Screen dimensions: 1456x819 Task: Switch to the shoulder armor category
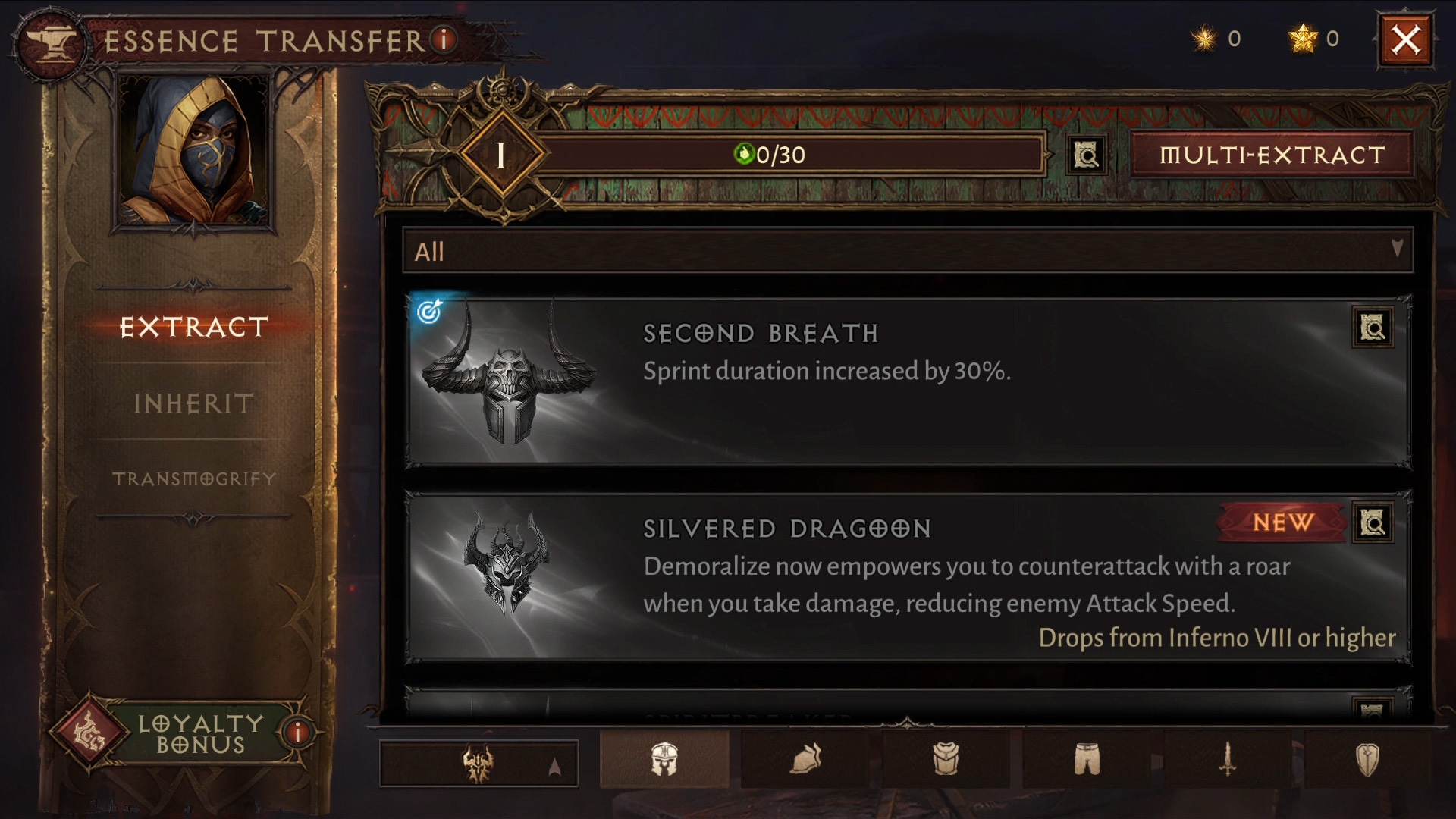click(805, 759)
